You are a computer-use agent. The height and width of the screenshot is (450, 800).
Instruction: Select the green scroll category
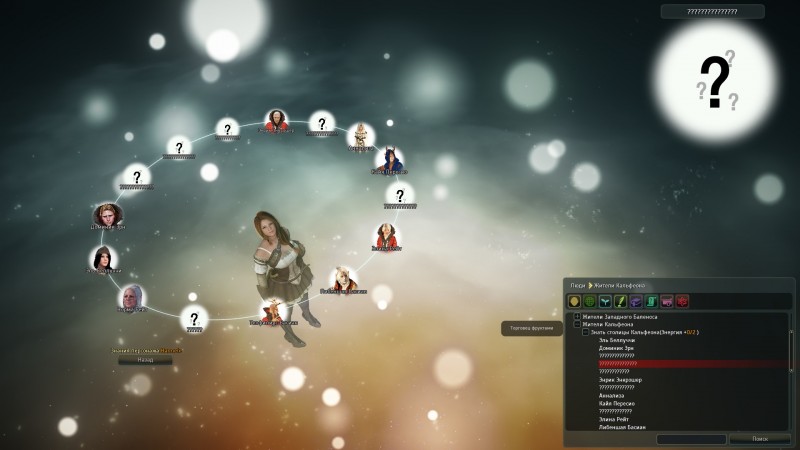pyautogui.click(x=651, y=301)
